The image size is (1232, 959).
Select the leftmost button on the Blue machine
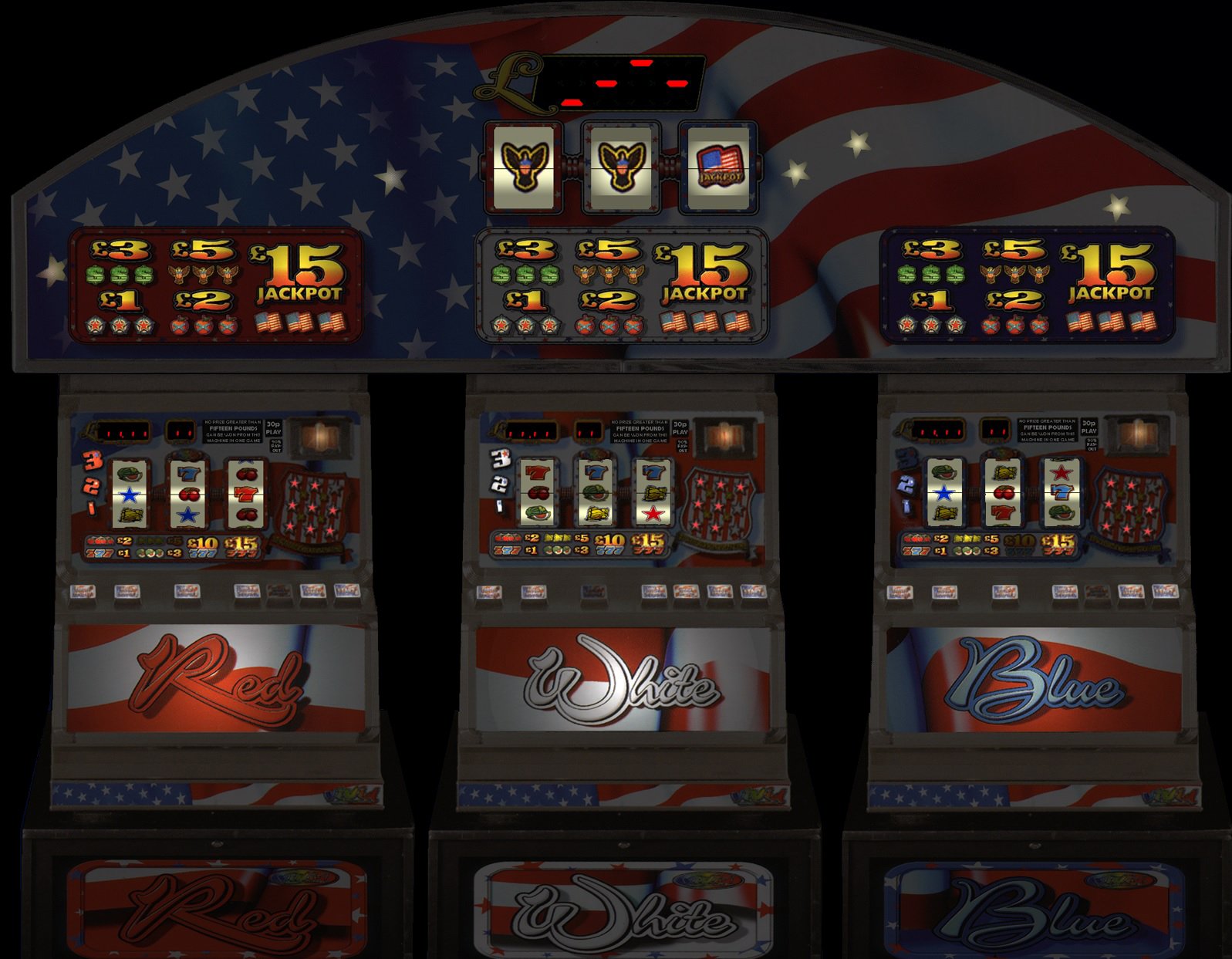900,592
